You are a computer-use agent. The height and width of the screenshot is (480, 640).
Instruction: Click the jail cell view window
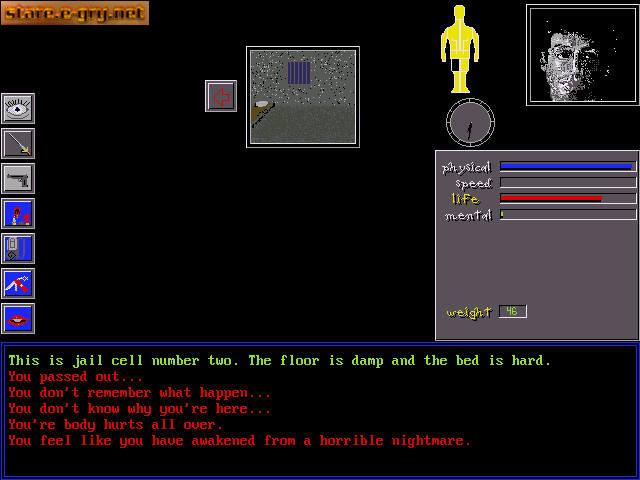tap(302, 96)
